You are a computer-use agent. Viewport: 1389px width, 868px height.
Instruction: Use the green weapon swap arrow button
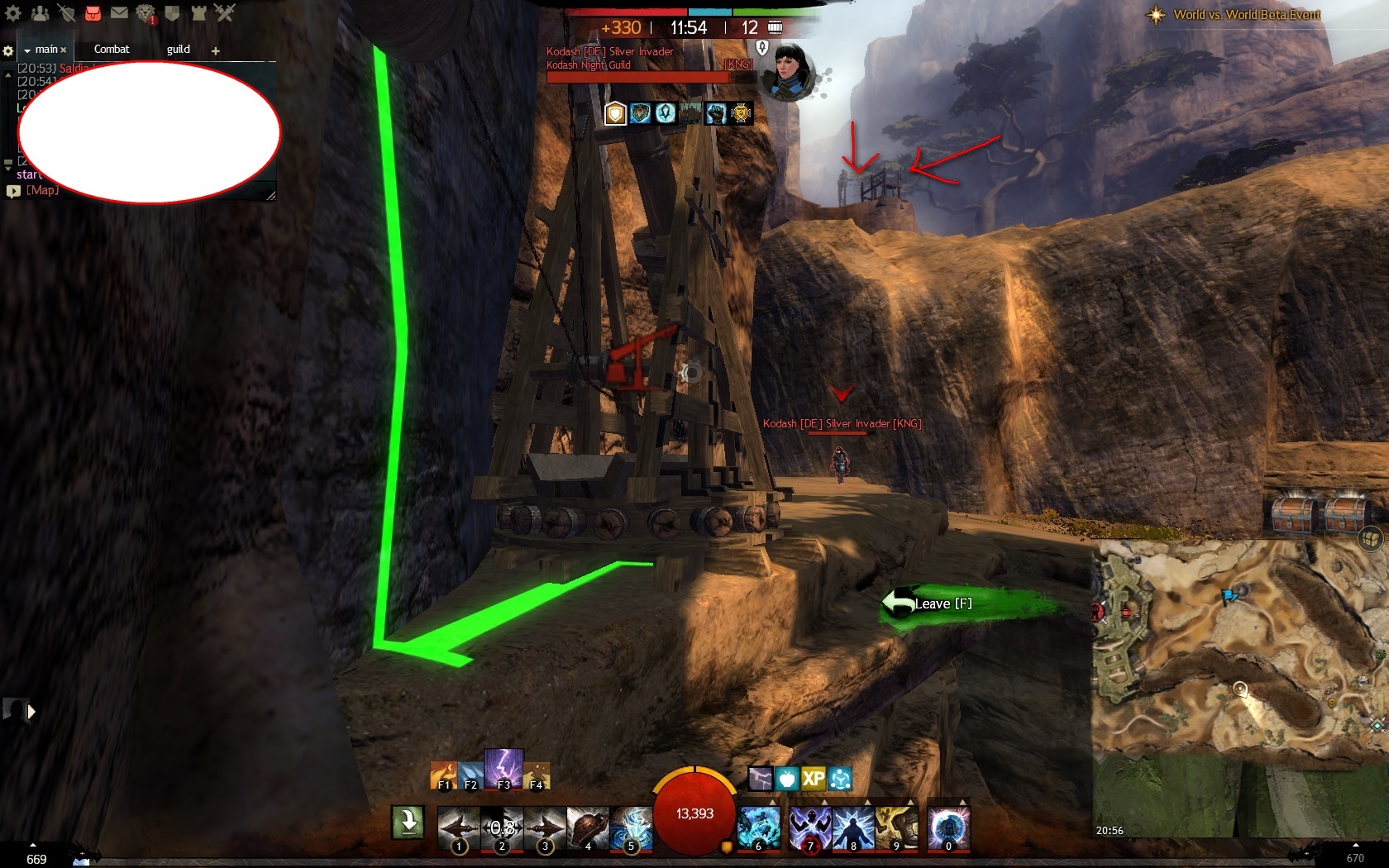pyautogui.click(x=408, y=823)
